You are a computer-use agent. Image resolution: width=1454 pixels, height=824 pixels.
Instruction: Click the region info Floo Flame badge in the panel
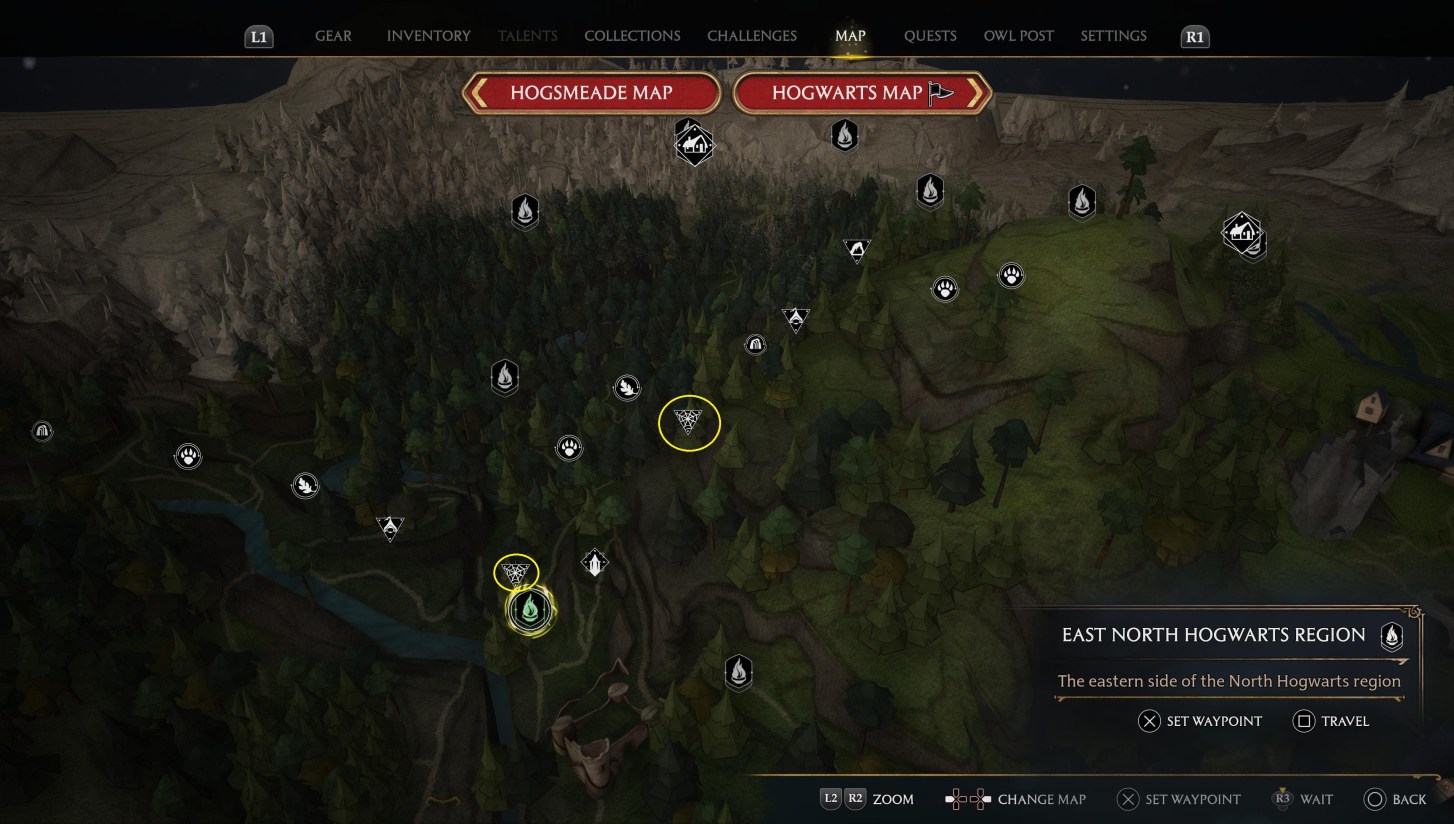pyautogui.click(x=1391, y=634)
